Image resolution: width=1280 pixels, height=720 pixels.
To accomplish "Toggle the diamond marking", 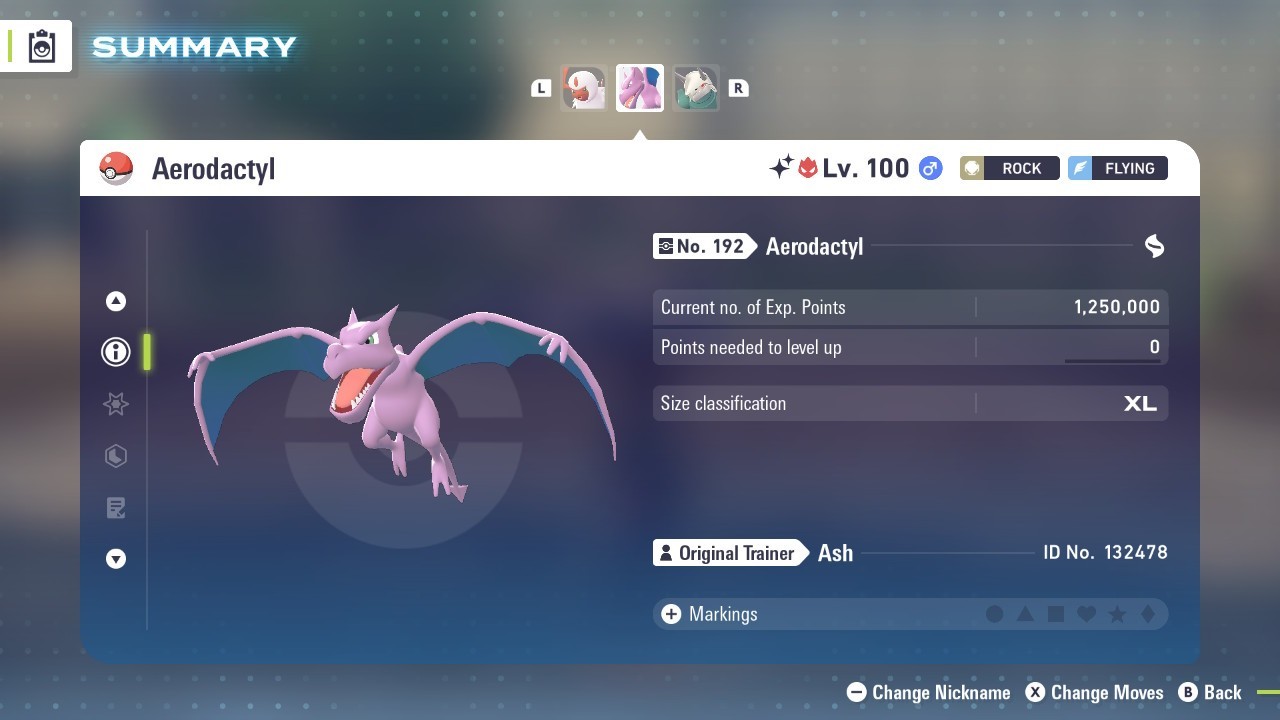I will point(1147,614).
